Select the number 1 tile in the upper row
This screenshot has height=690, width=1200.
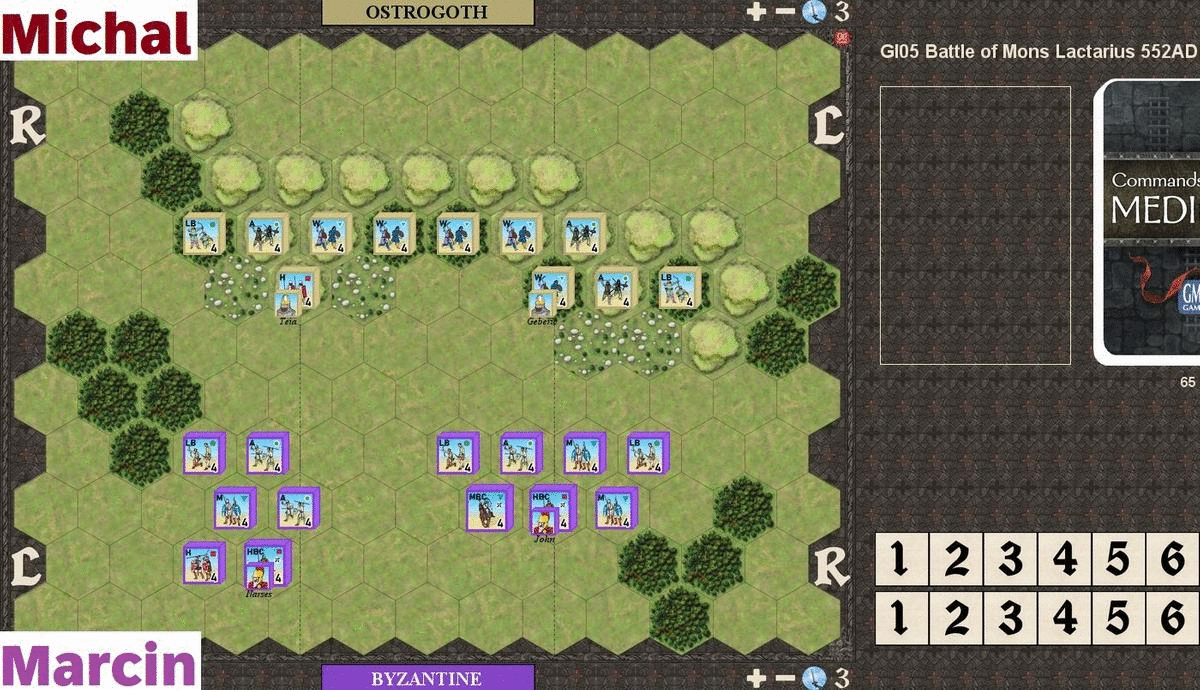click(902, 560)
